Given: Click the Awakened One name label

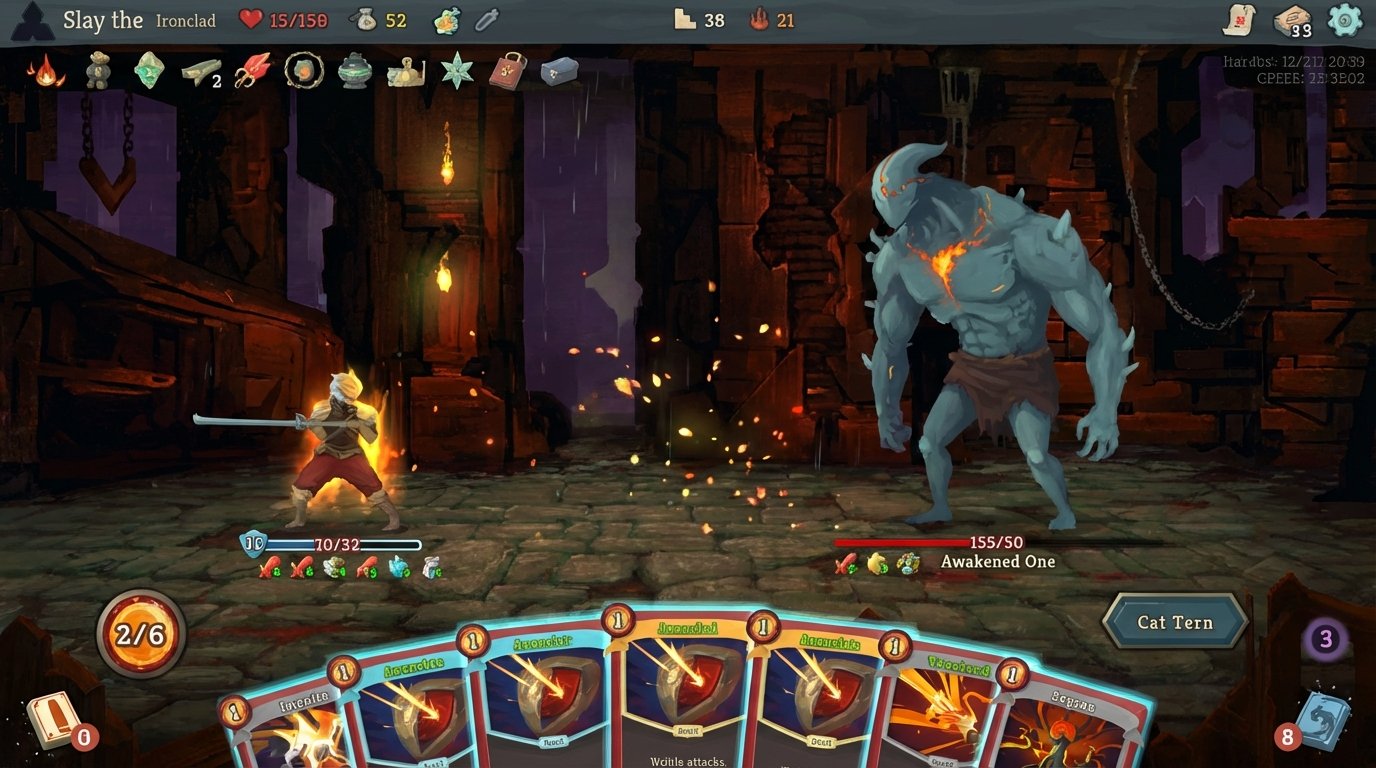Looking at the screenshot, I should (x=997, y=561).
